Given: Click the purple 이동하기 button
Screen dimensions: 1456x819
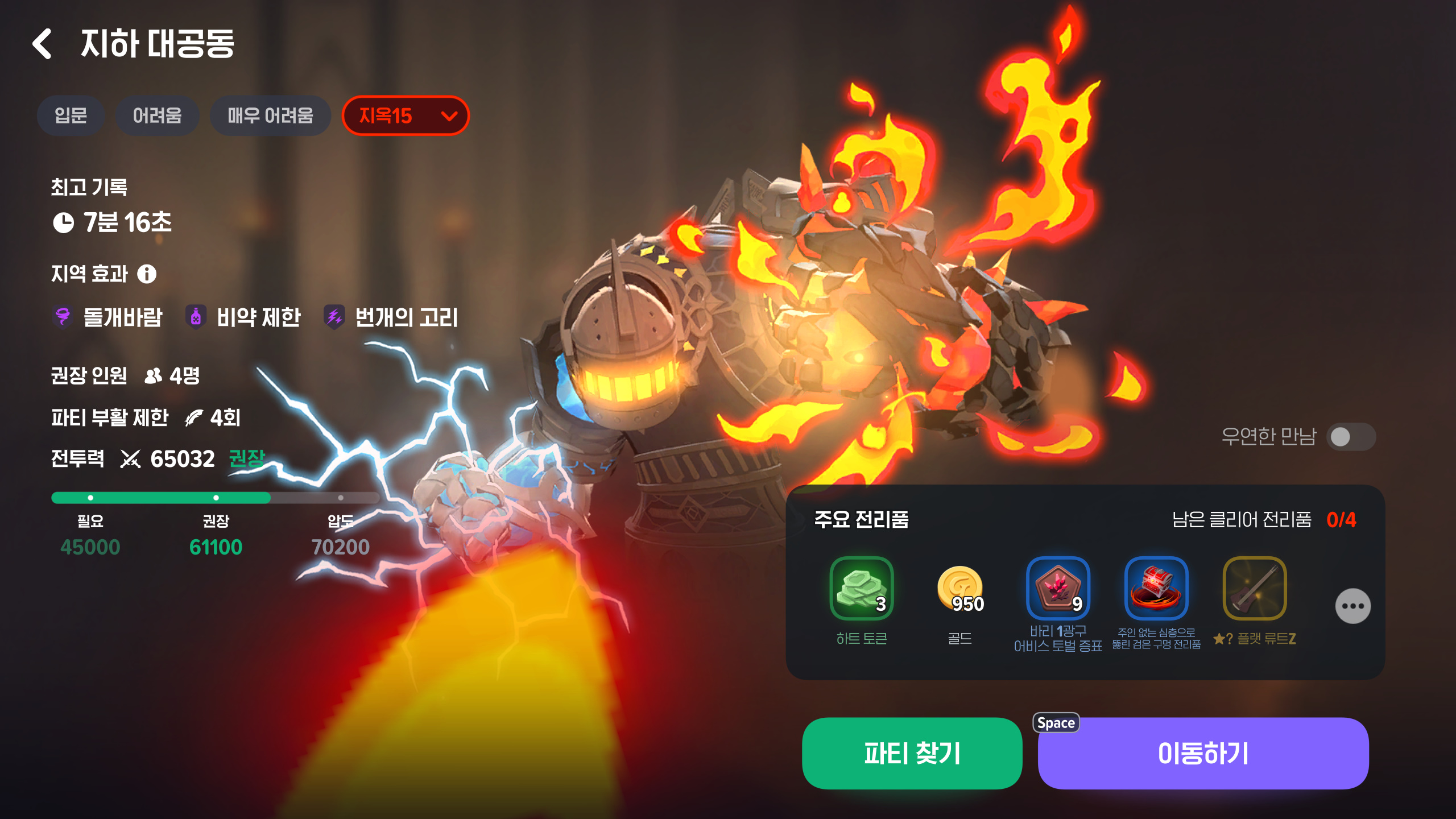Looking at the screenshot, I should click(1203, 753).
